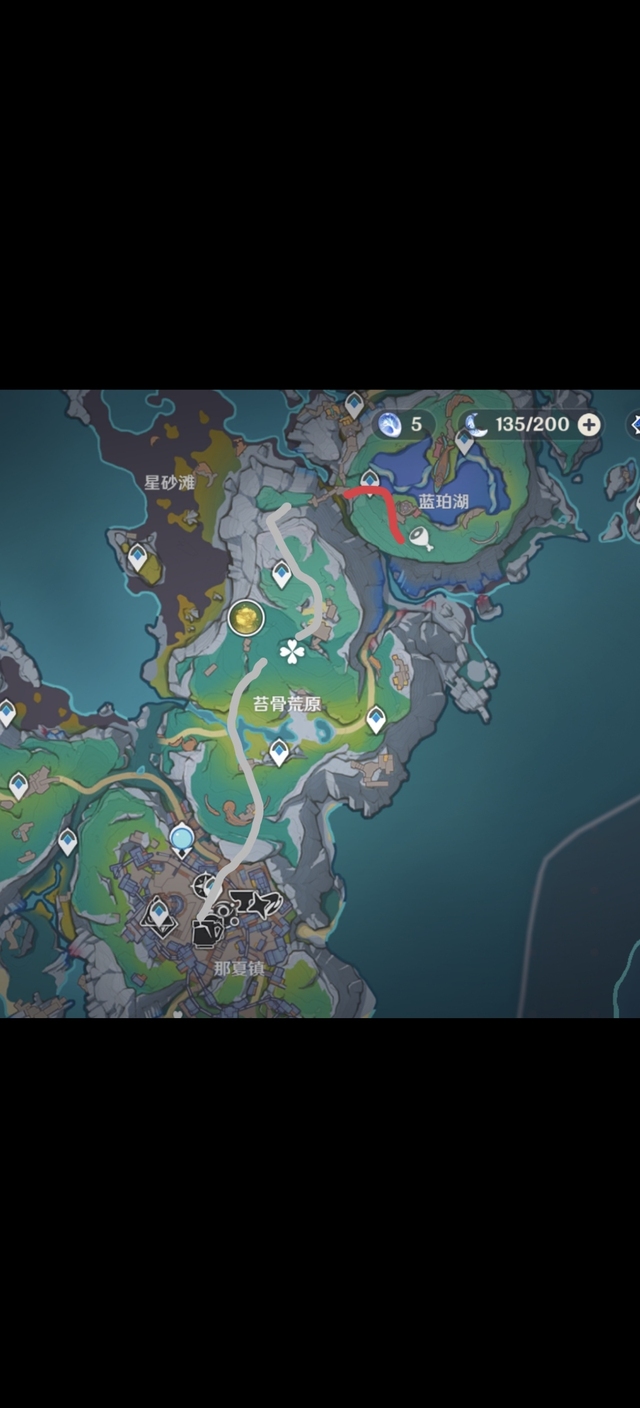
Task: Select the waypoint at the red route start
Action: pyautogui.click(x=370, y=482)
